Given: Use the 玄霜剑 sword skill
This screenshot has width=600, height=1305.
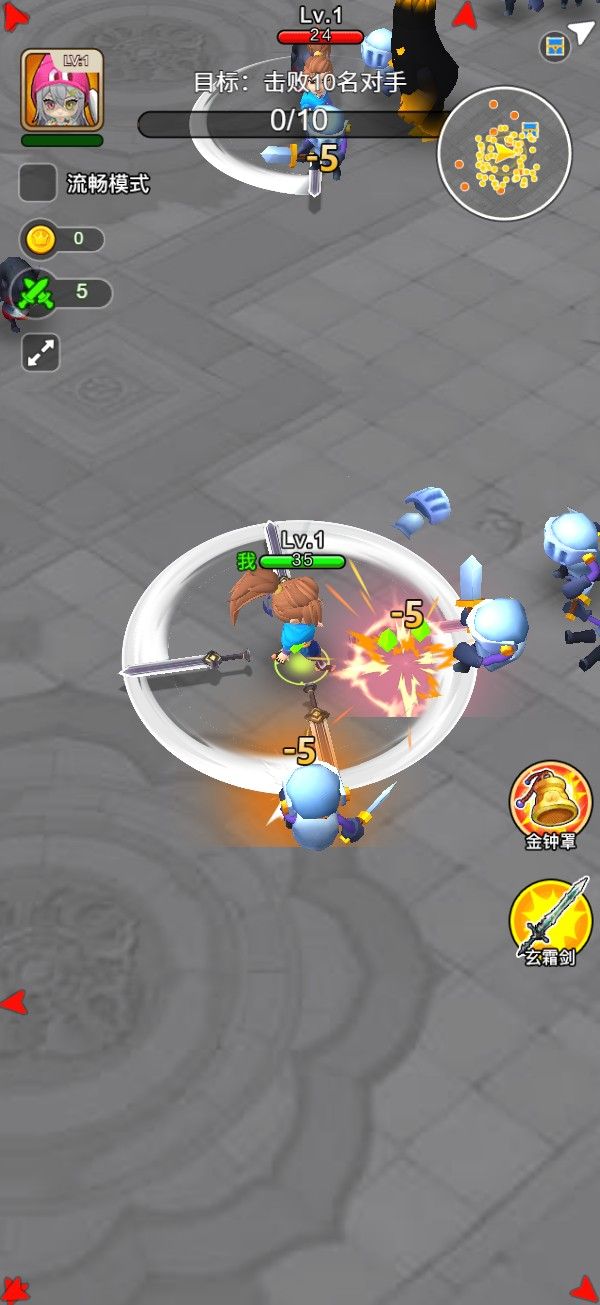Looking at the screenshot, I should click(549, 916).
